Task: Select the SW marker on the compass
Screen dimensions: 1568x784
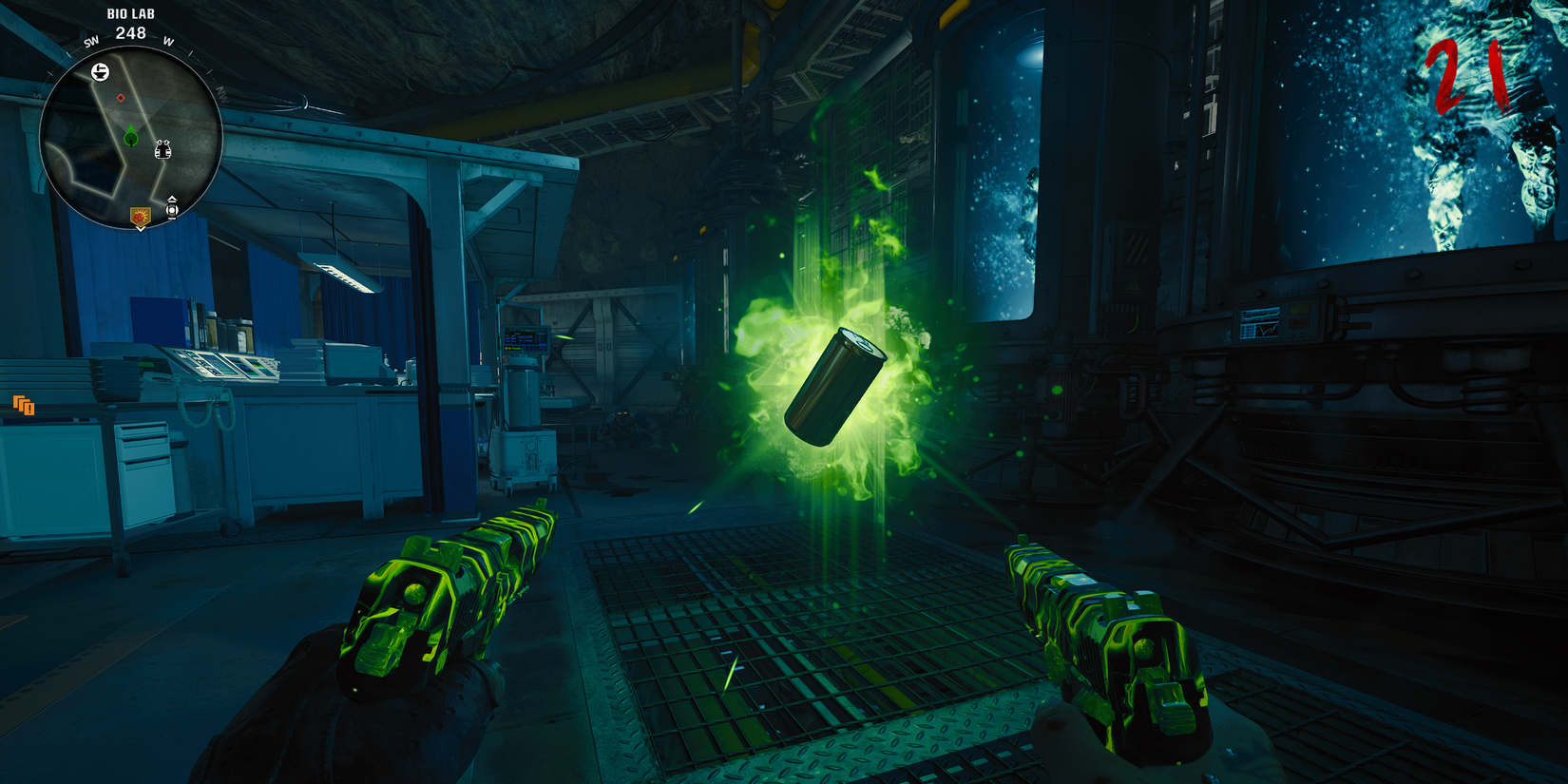Action: [x=91, y=43]
